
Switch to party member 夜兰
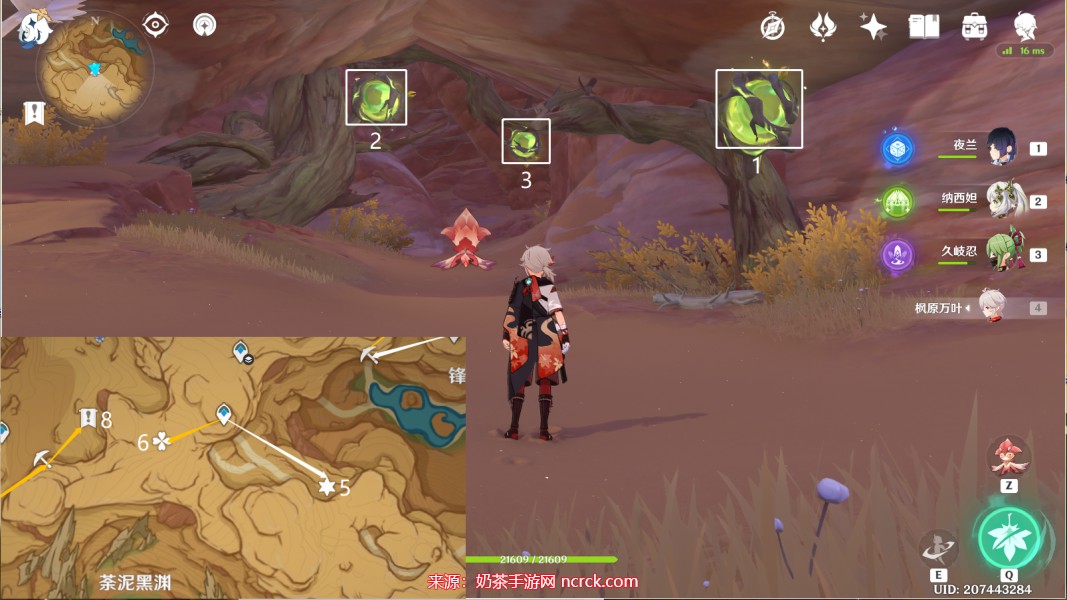pos(1001,147)
